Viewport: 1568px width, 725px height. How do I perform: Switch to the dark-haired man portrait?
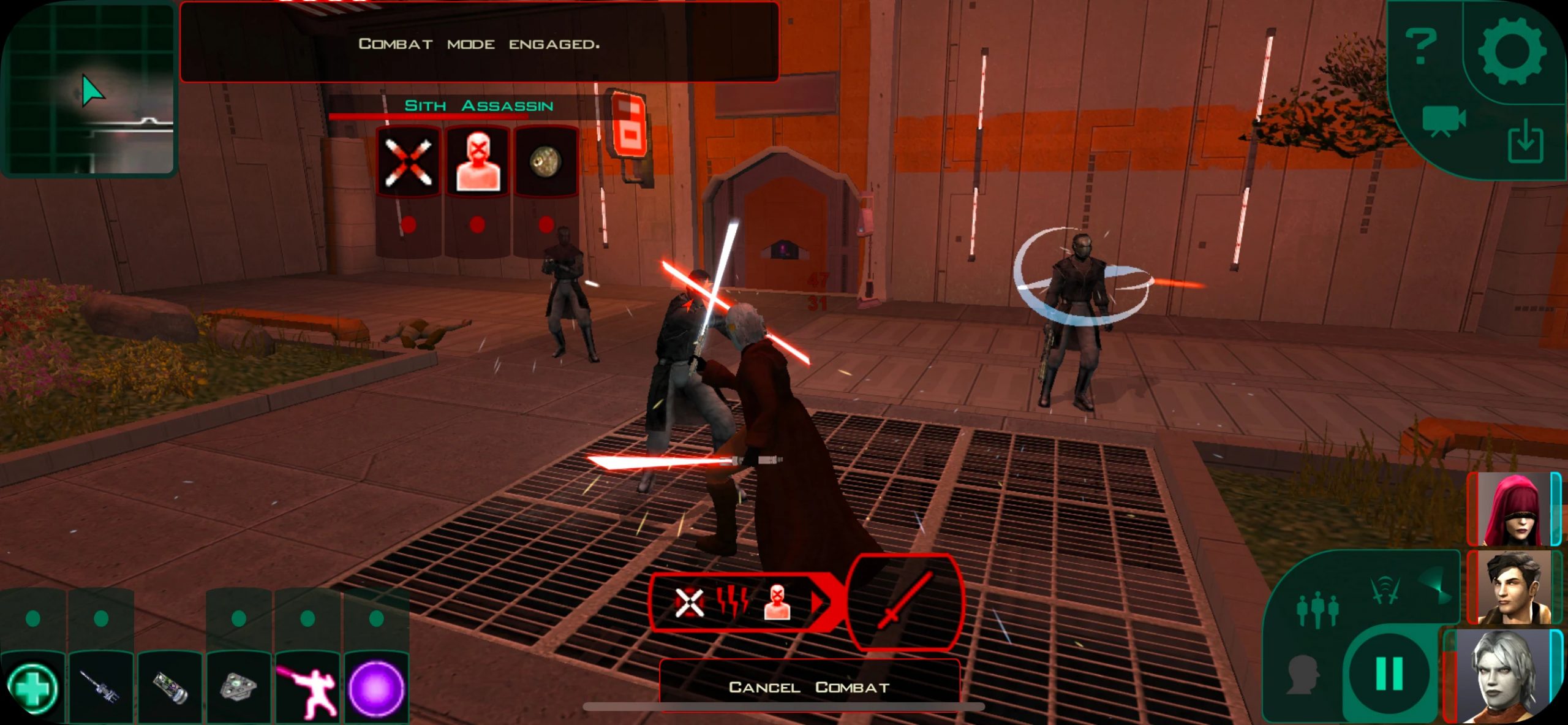coord(1514,587)
